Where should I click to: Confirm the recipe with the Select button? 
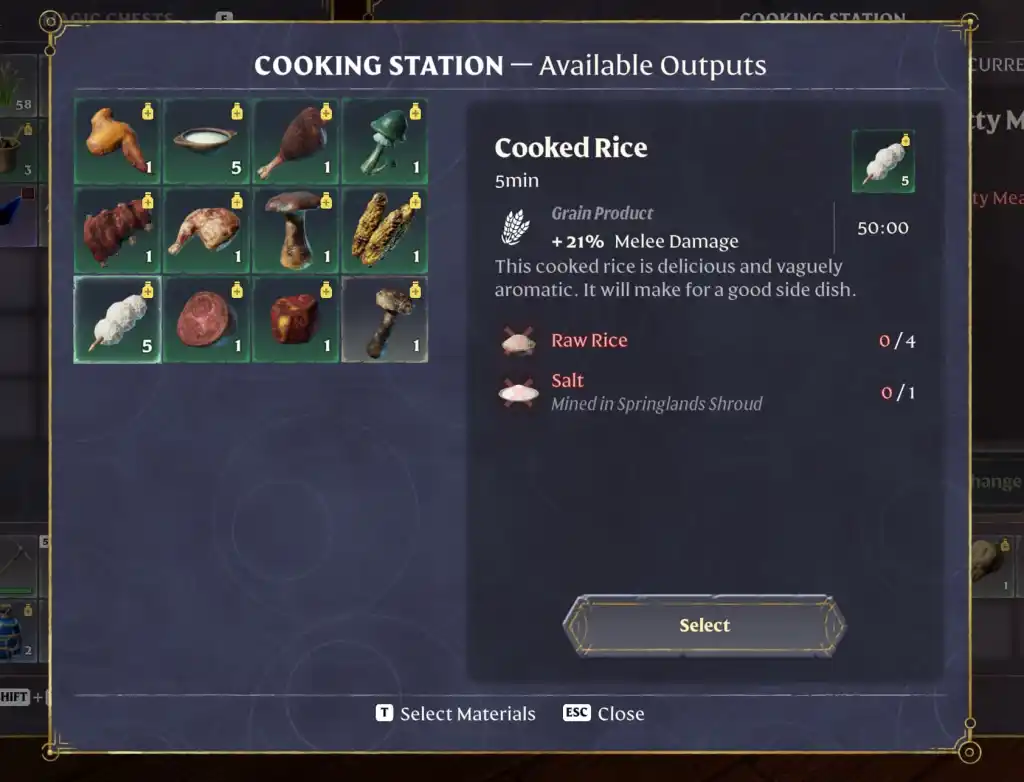click(704, 626)
